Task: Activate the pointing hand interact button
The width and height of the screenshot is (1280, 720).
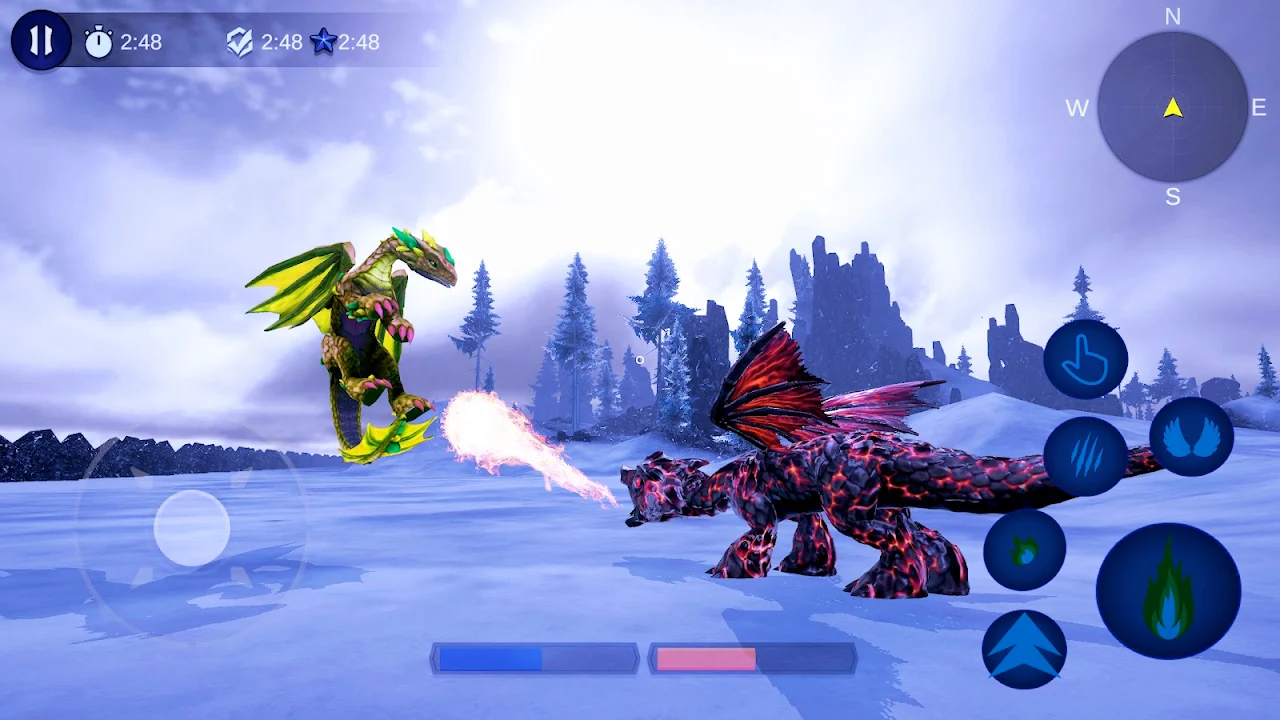Action: click(1085, 360)
